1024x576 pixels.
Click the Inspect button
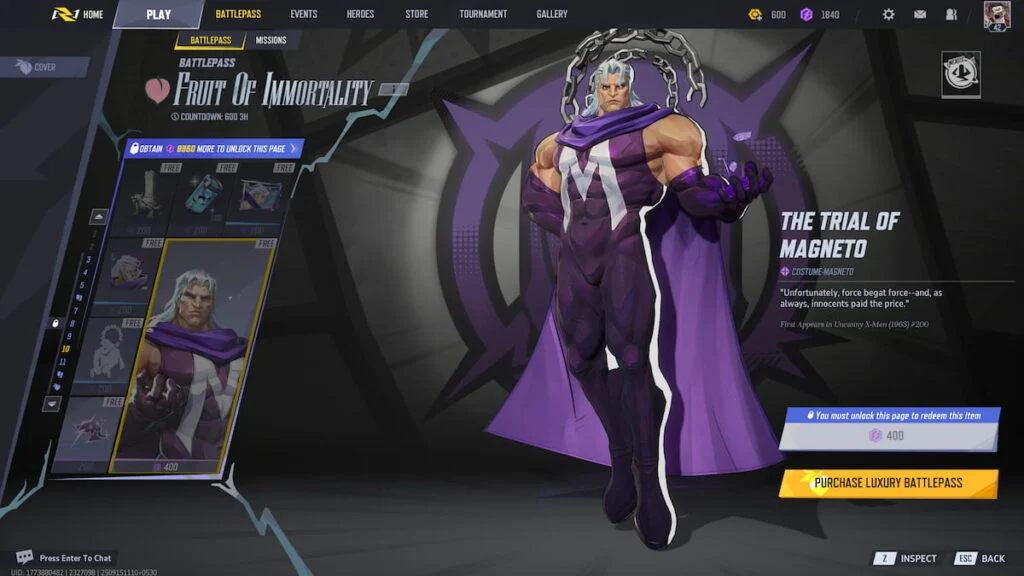click(909, 558)
